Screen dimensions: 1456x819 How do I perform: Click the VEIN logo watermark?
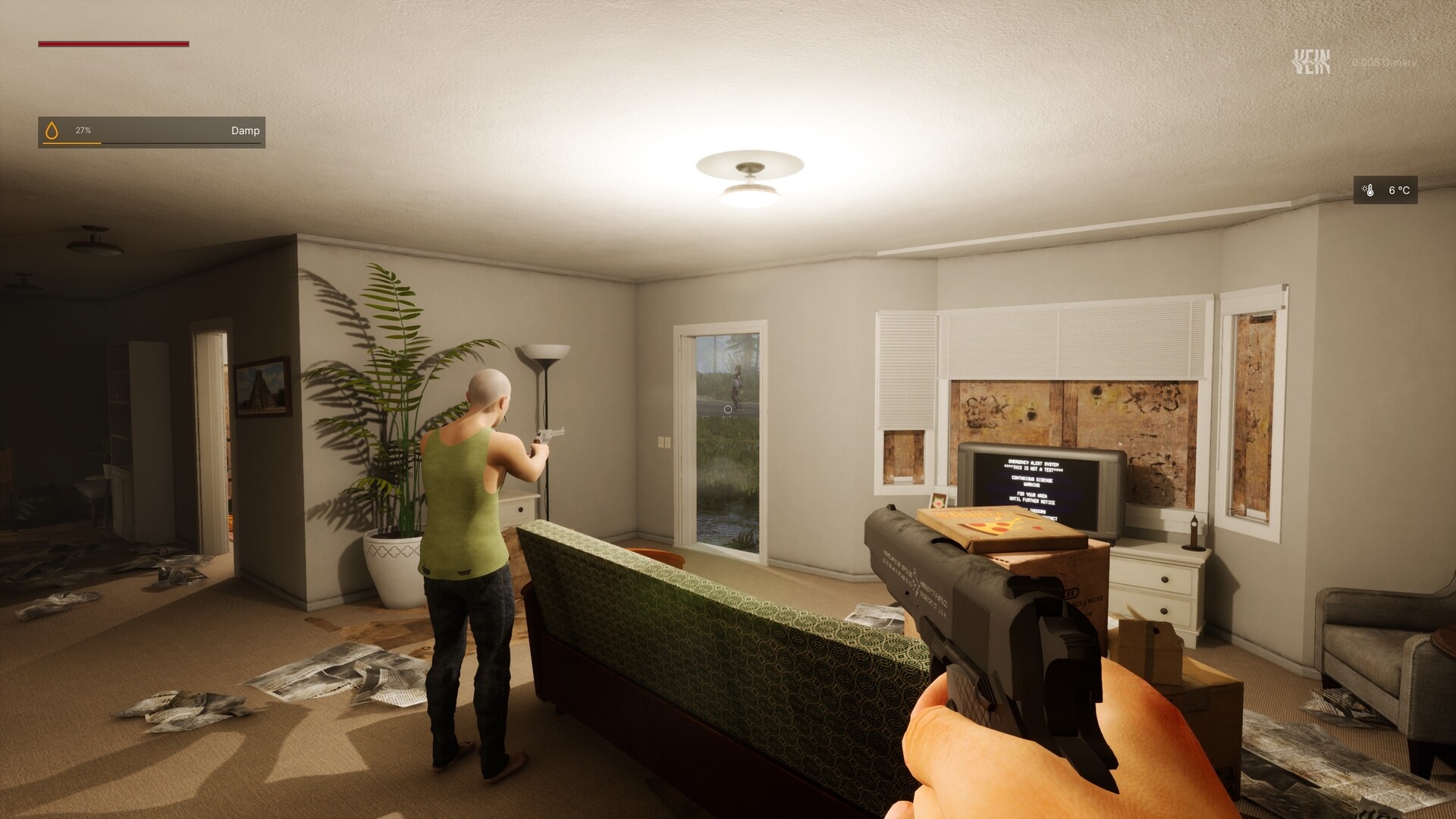pyautogui.click(x=1311, y=61)
